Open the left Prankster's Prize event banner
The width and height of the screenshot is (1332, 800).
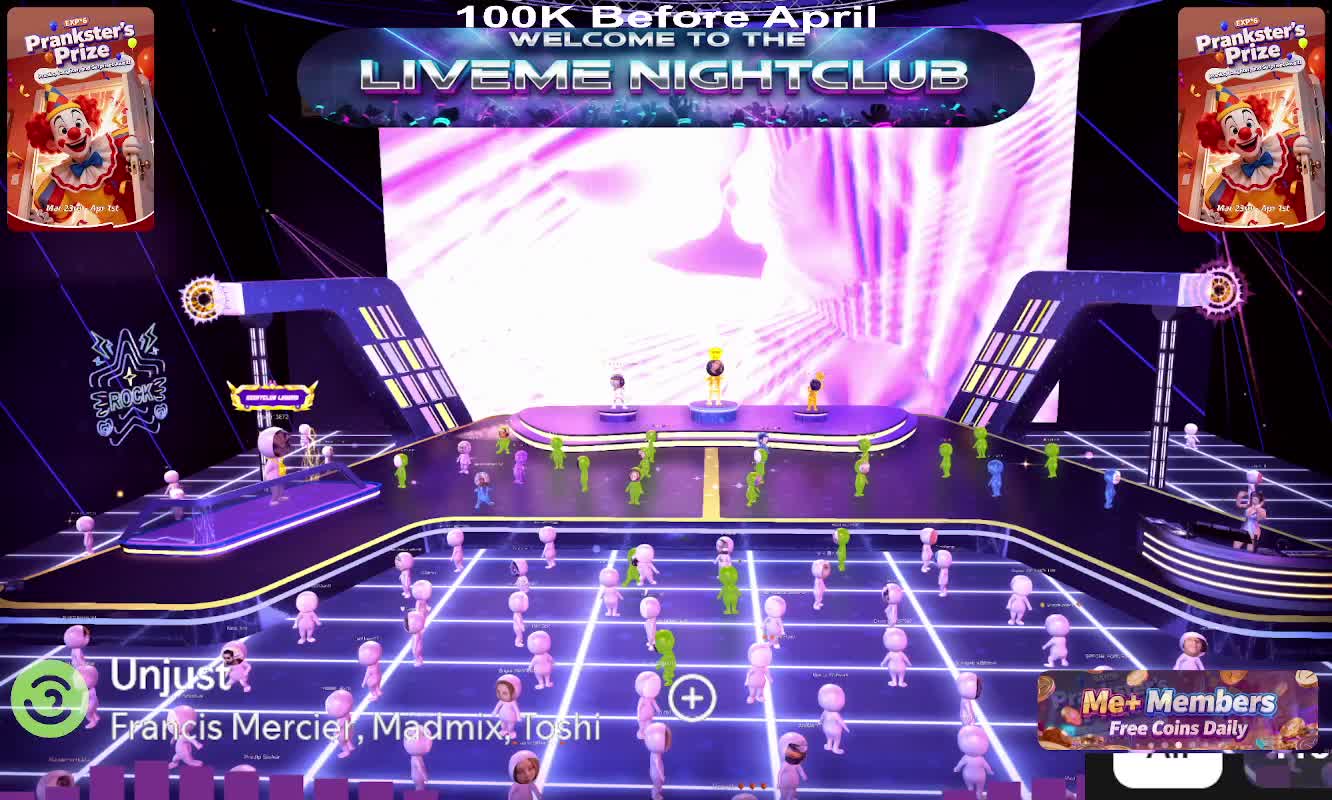click(x=81, y=119)
